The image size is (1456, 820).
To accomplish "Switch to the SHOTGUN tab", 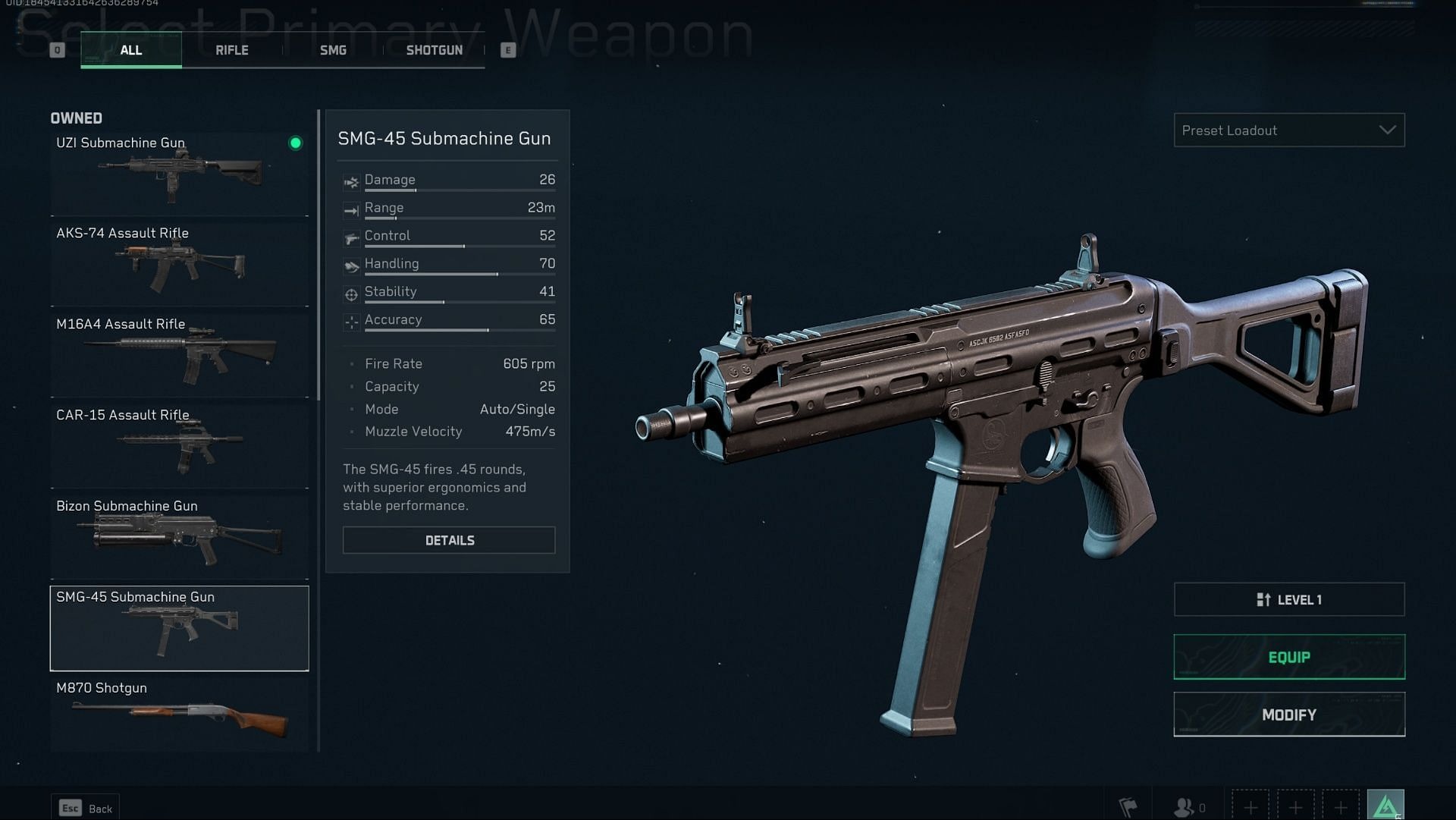I will pyautogui.click(x=434, y=50).
